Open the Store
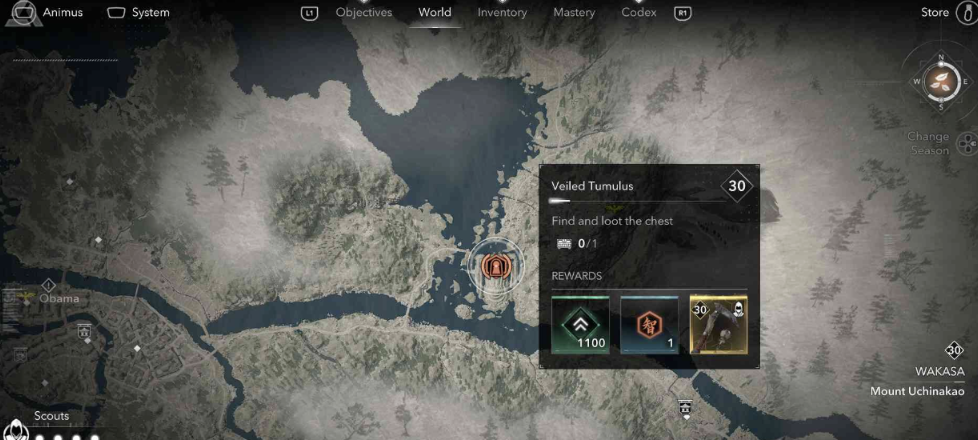 935,13
